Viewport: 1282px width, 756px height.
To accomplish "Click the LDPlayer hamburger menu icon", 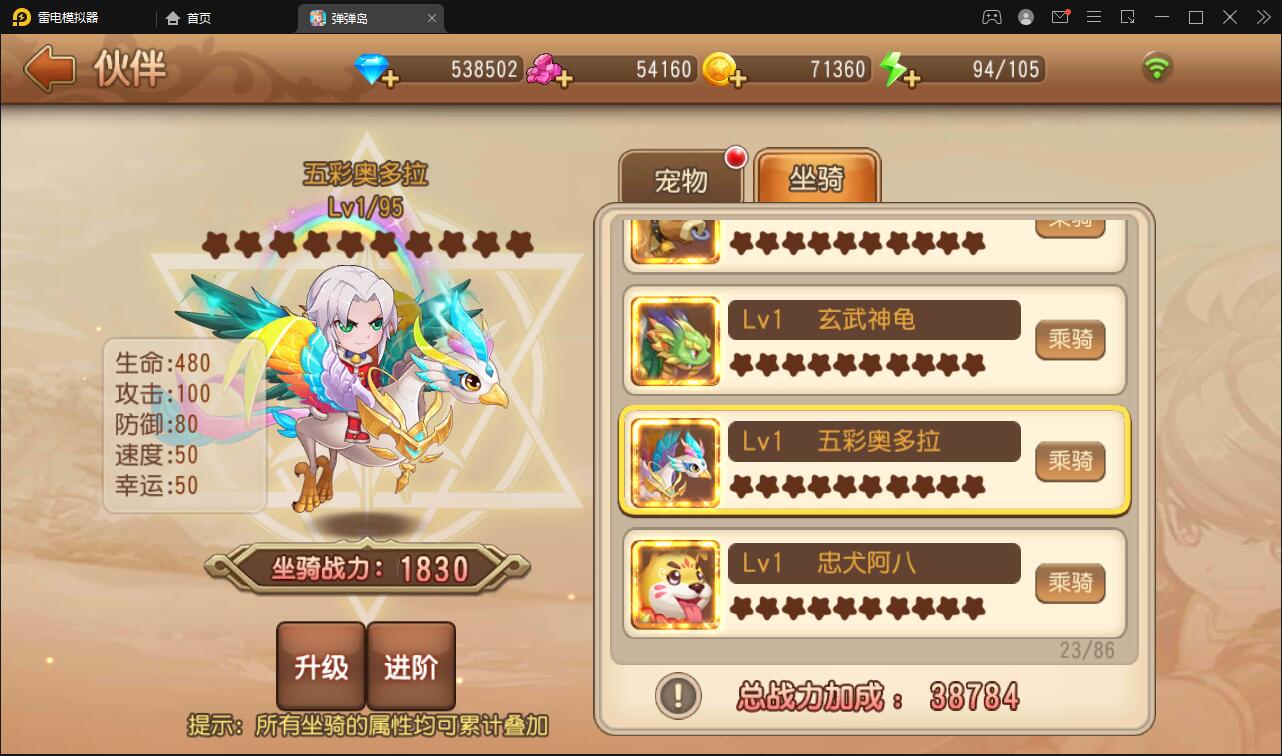I will [1094, 17].
